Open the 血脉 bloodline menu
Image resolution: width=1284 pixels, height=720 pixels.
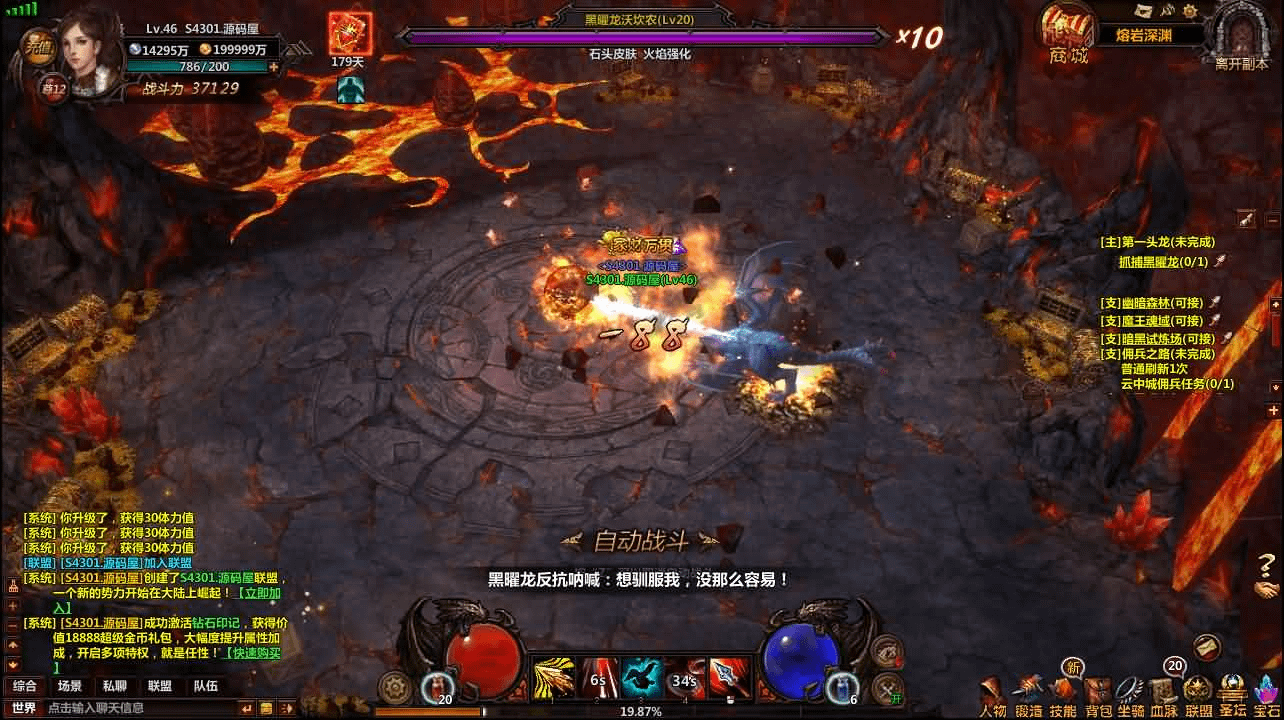click(1164, 694)
